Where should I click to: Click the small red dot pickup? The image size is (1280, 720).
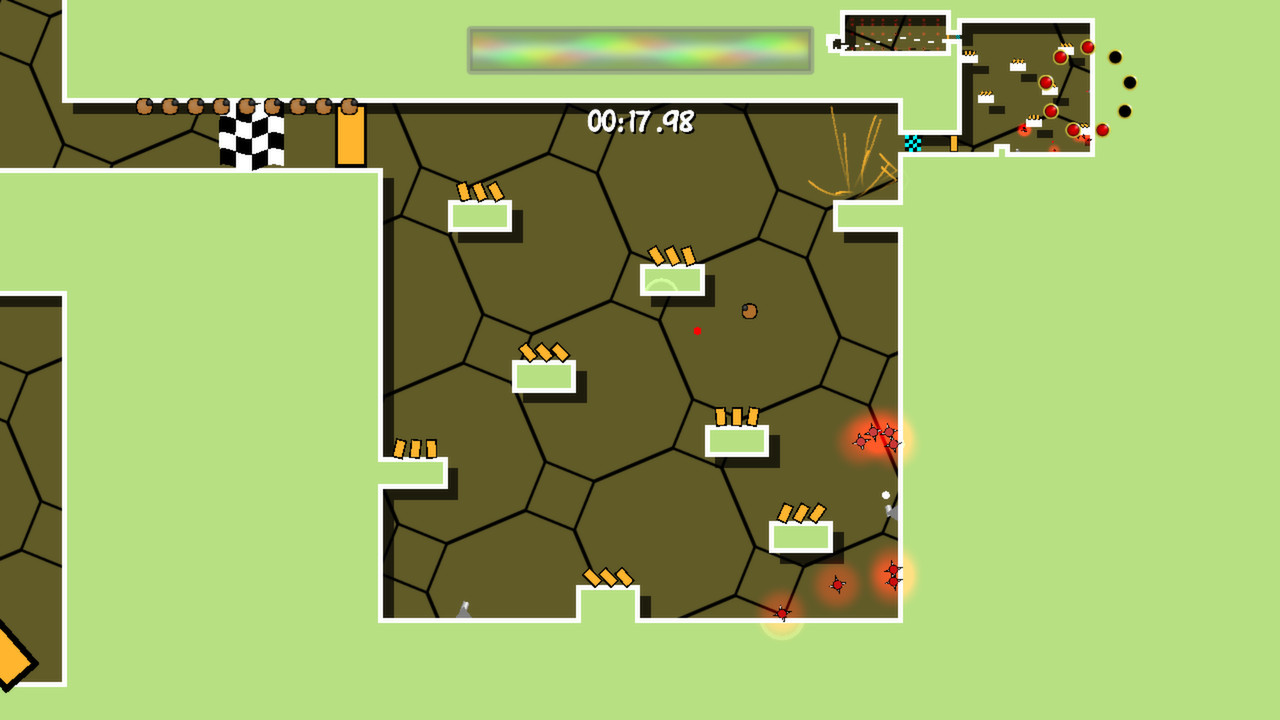click(697, 331)
